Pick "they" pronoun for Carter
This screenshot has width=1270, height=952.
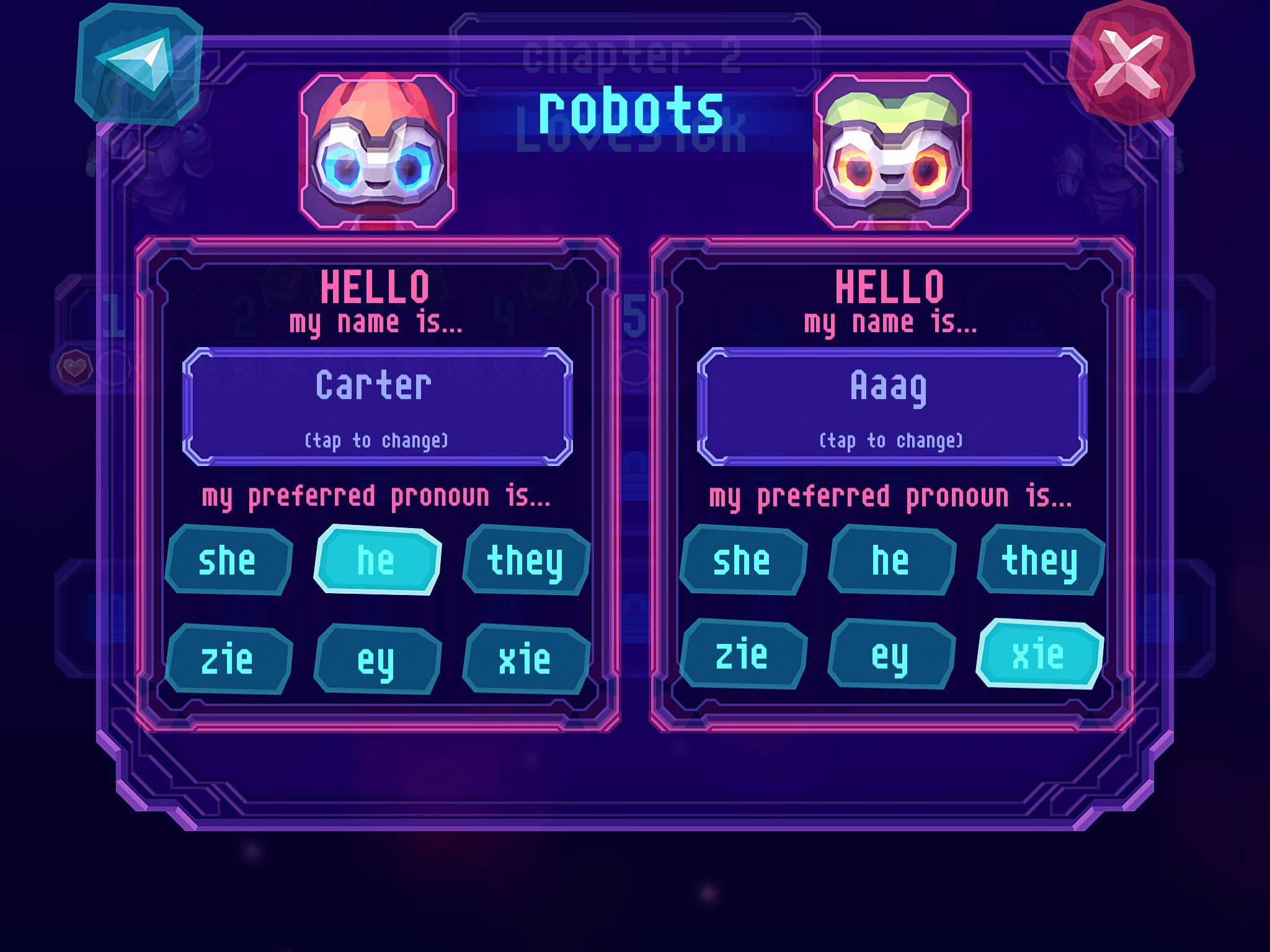click(526, 560)
